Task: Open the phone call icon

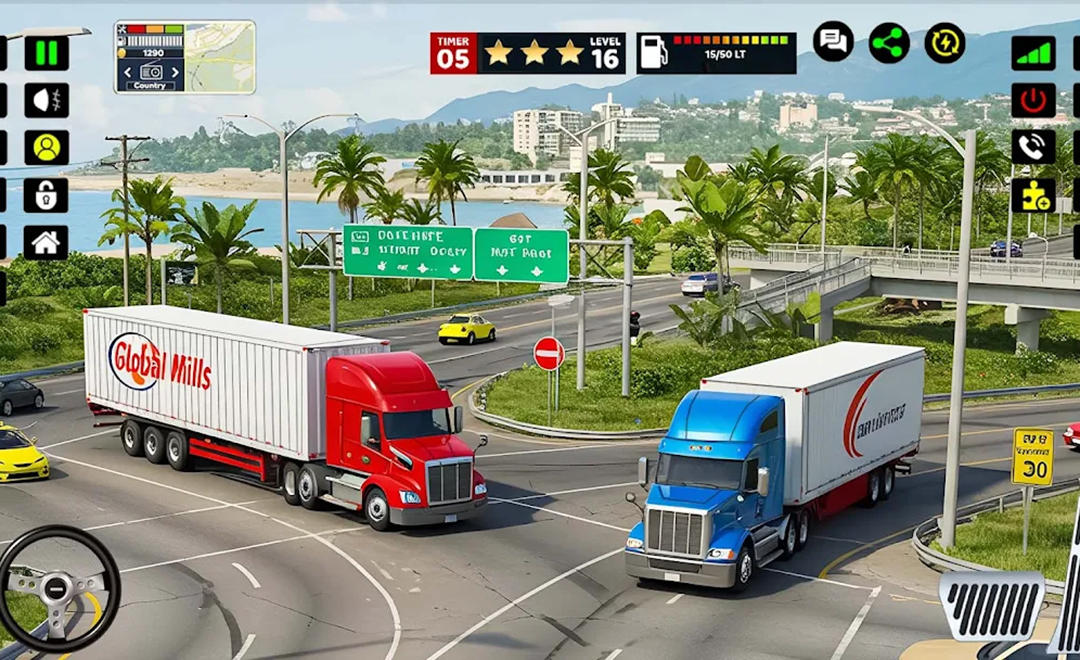Action: tap(1033, 147)
